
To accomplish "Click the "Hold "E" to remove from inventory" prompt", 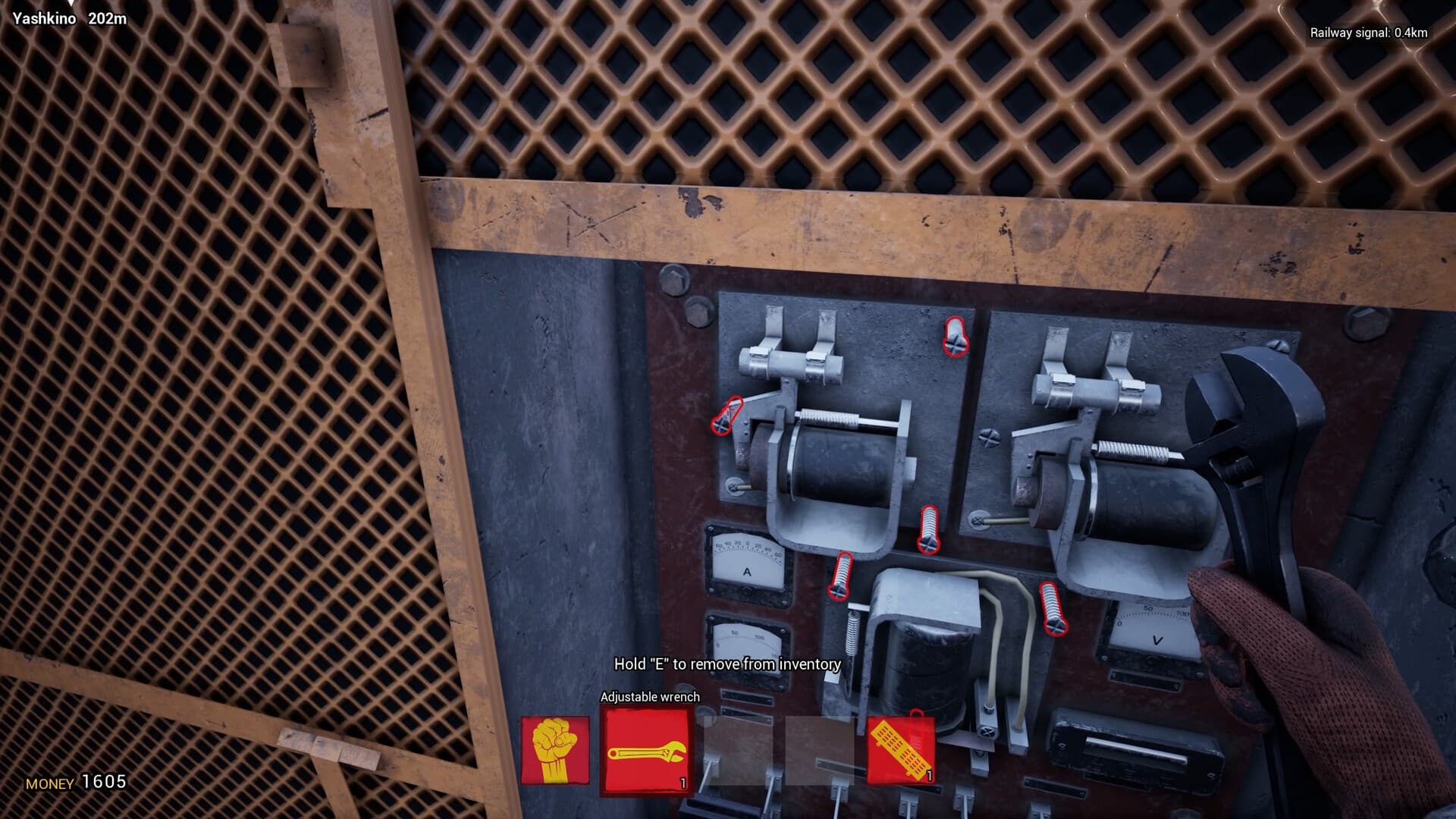I will coord(726,664).
